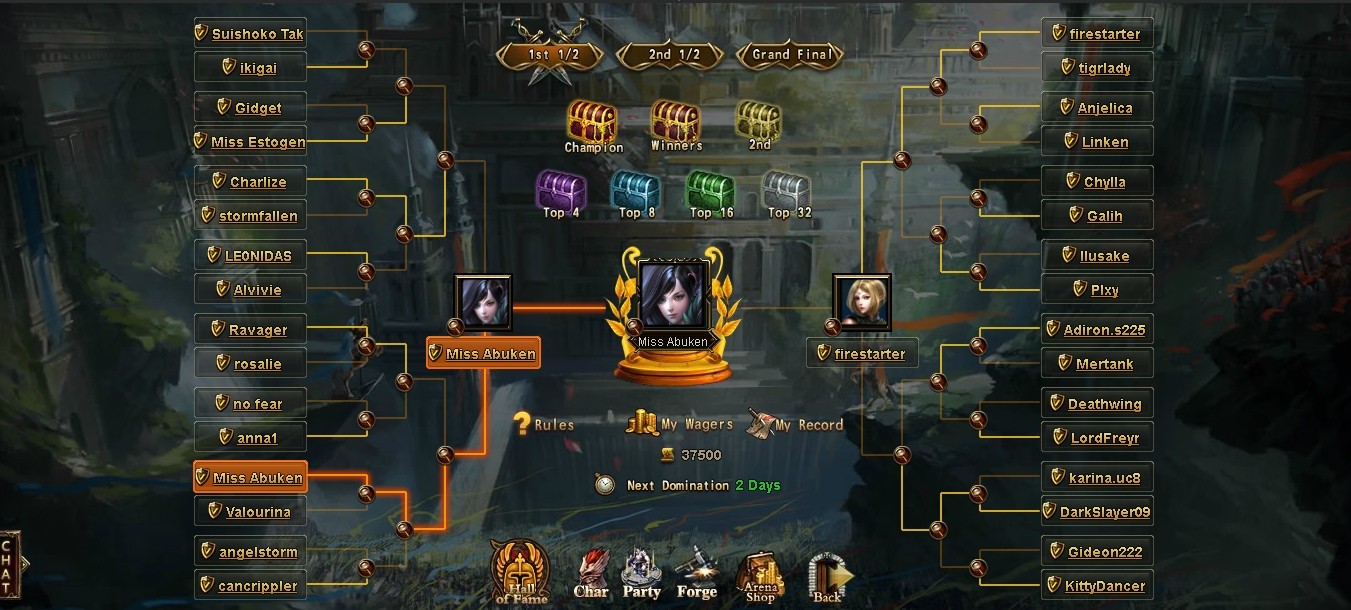Image resolution: width=1351 pixels, height=610 pixels.
Task: Open the Hall of Fame
Action: tap(519, 574)
